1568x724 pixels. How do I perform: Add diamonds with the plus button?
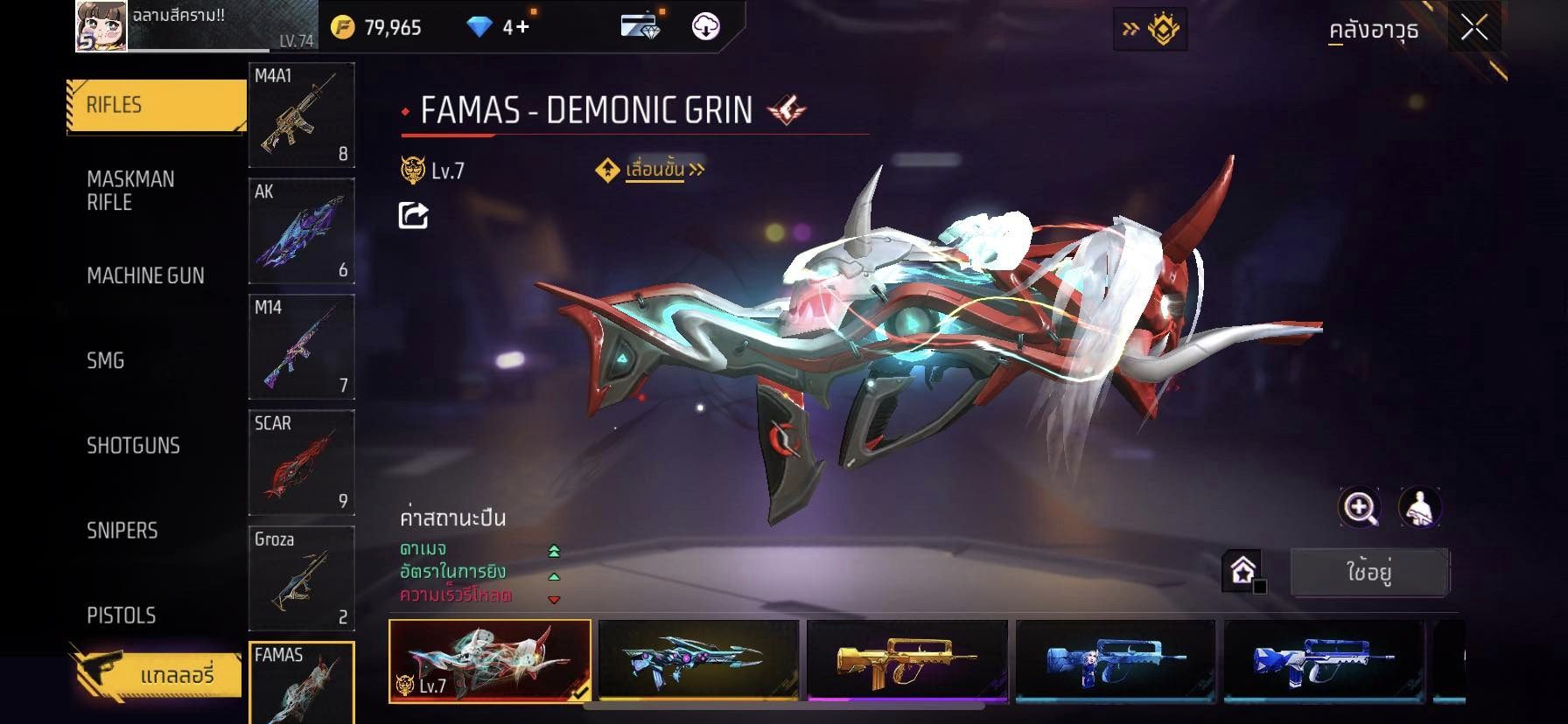pos(521,27)
